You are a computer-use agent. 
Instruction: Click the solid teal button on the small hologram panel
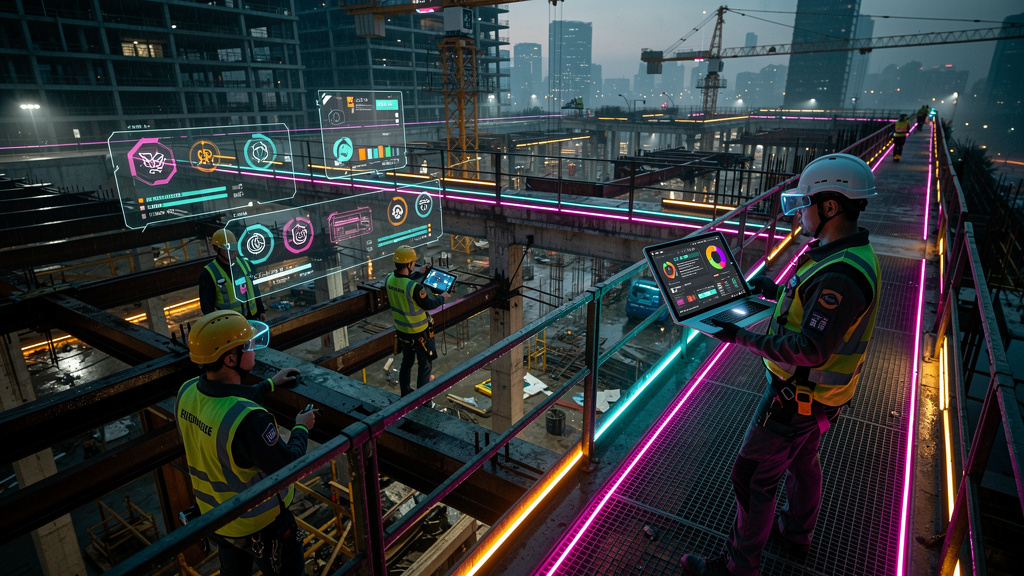point(386,104)
